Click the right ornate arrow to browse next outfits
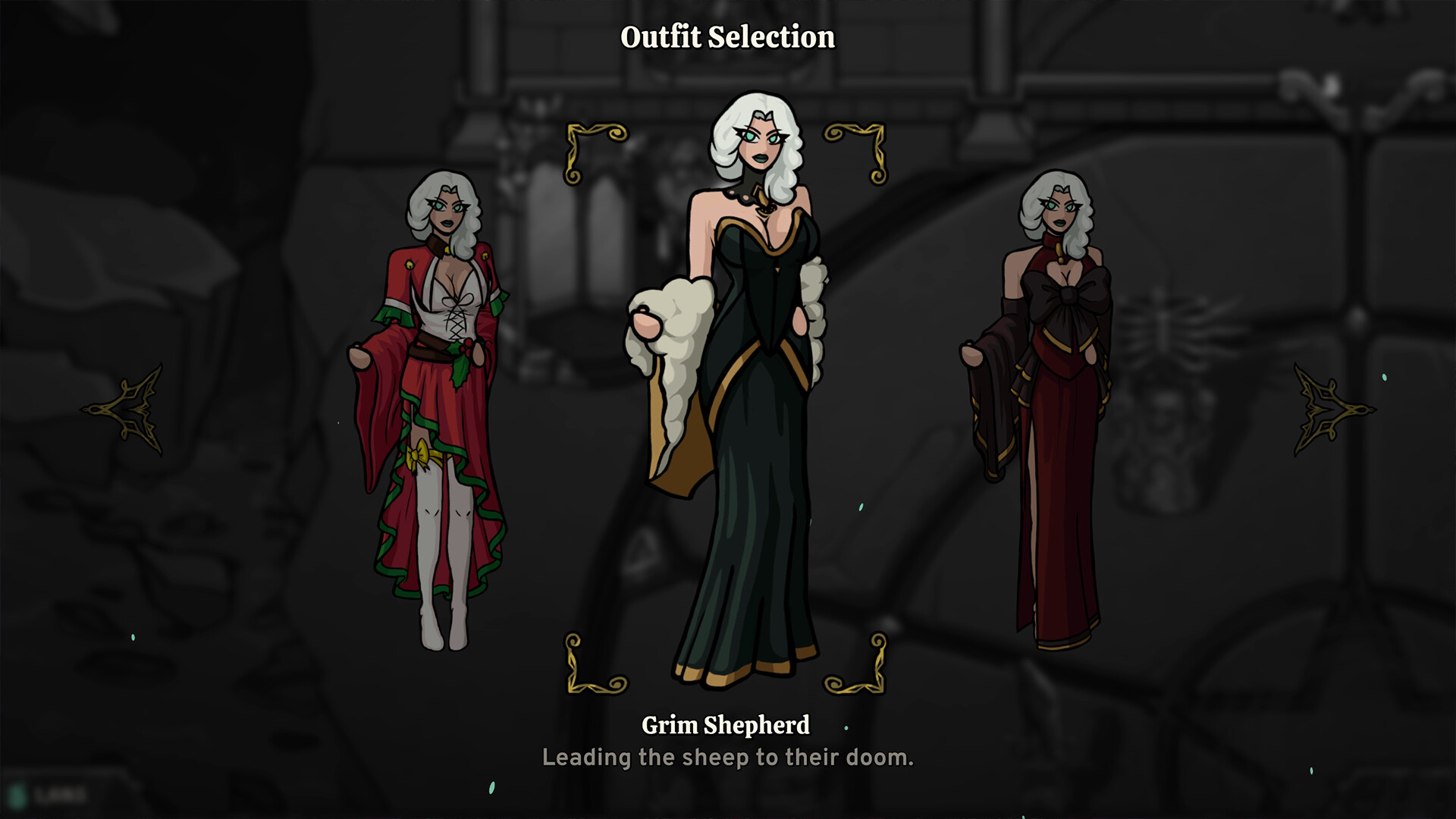Image resolution: width=1456 pixels, height=819 pixels. tap(1332, 410)
